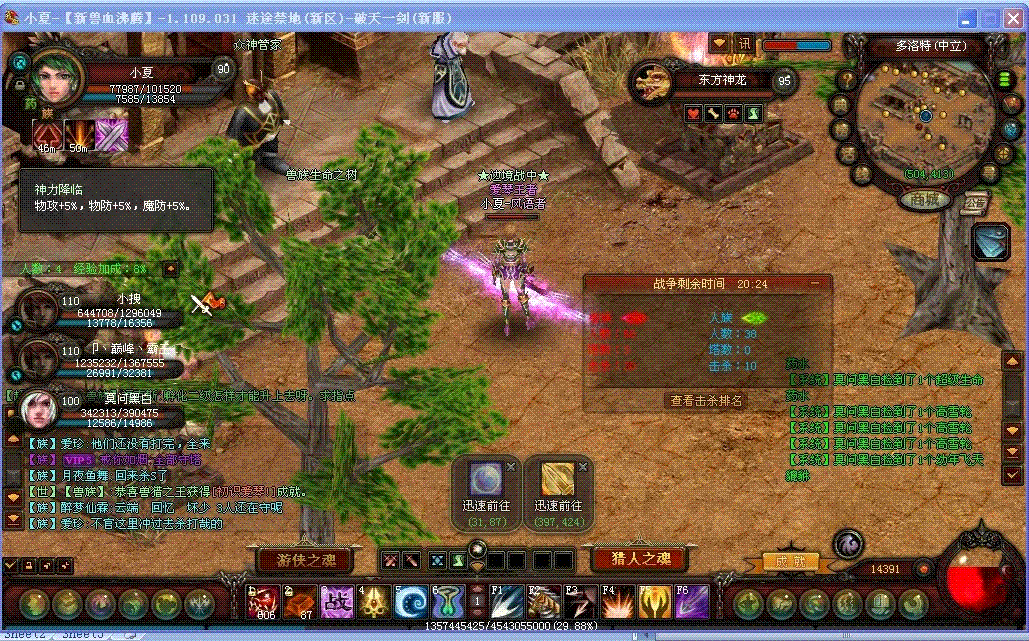Click the question mark help button by minimap

(x=846, y=80)
